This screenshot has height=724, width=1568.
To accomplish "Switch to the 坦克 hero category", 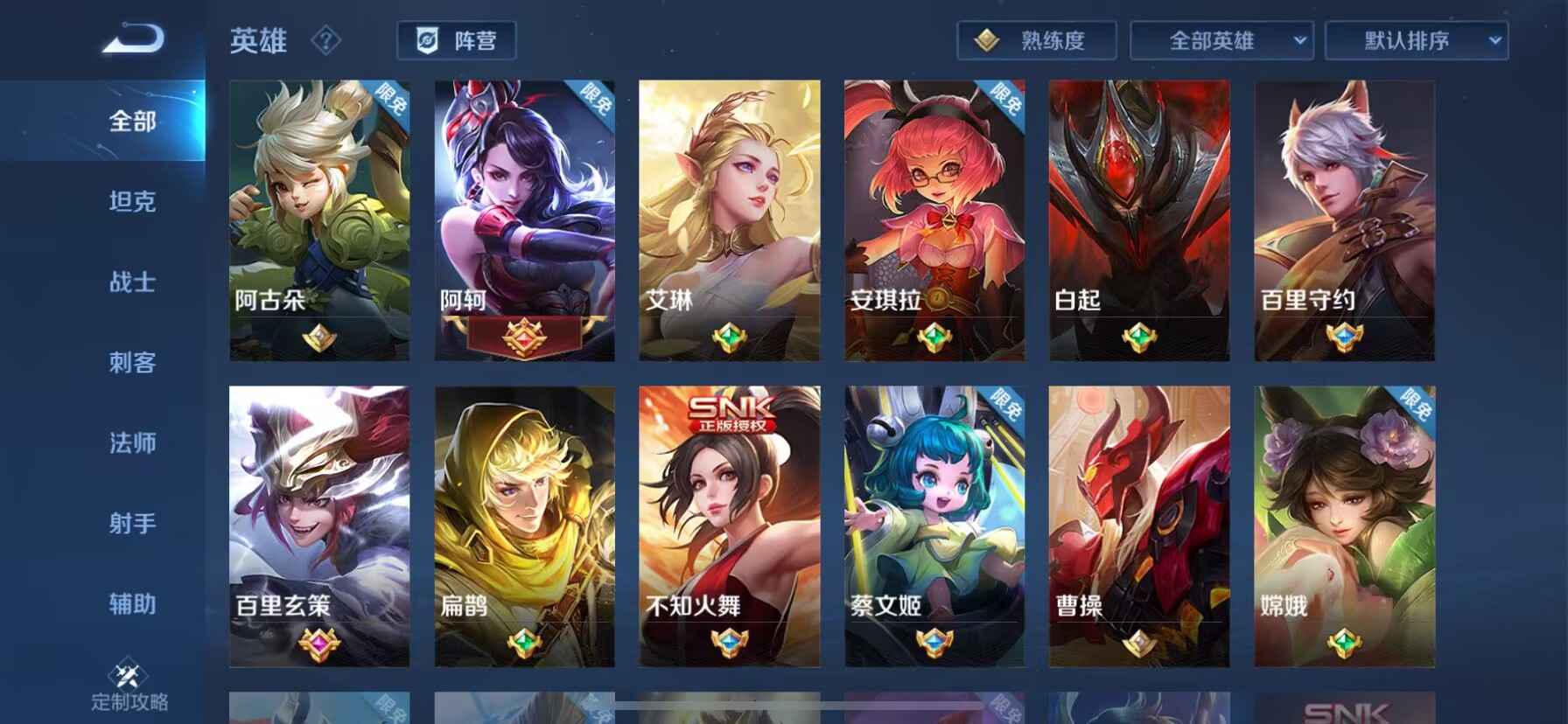I will (131, 203).
